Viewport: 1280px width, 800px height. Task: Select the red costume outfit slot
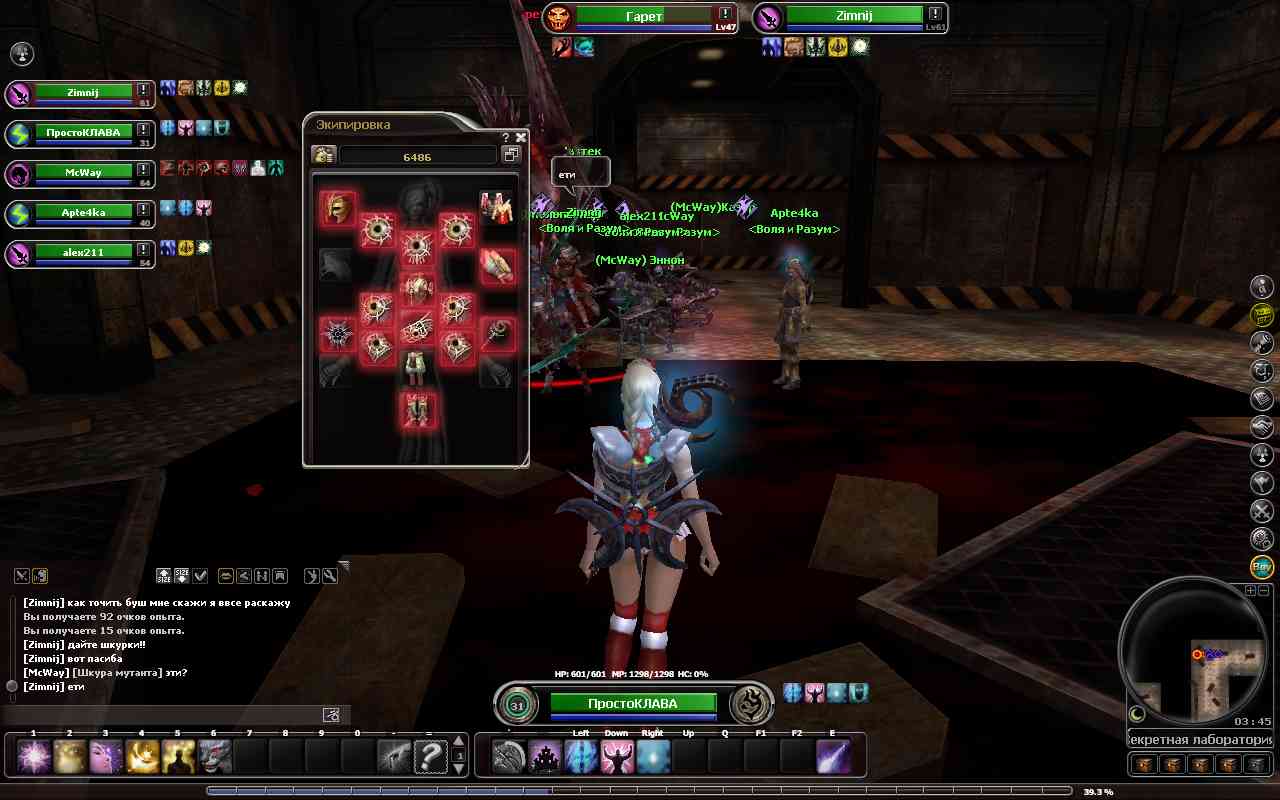pos(497,207)
